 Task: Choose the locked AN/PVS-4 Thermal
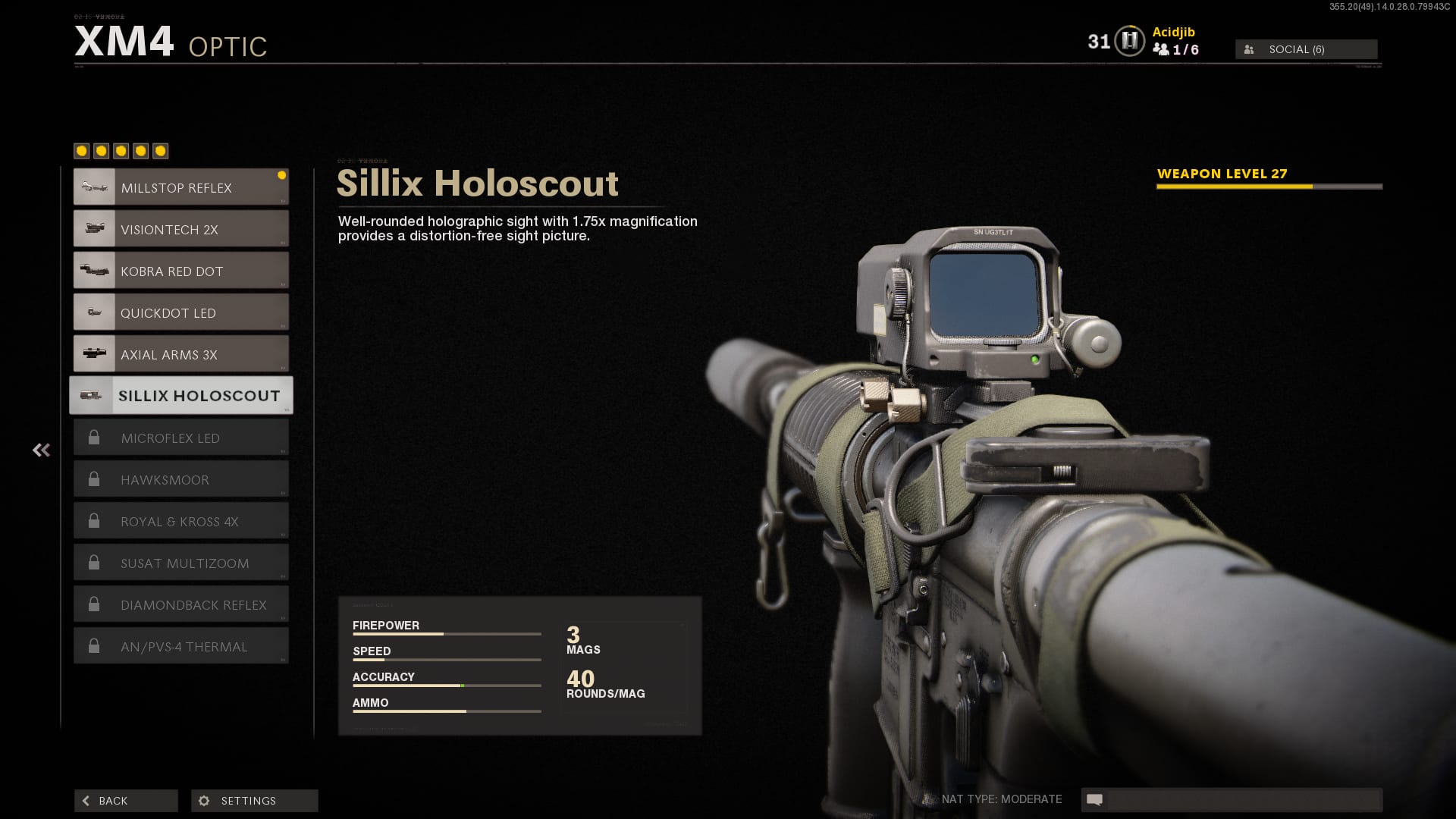point(180,646)
